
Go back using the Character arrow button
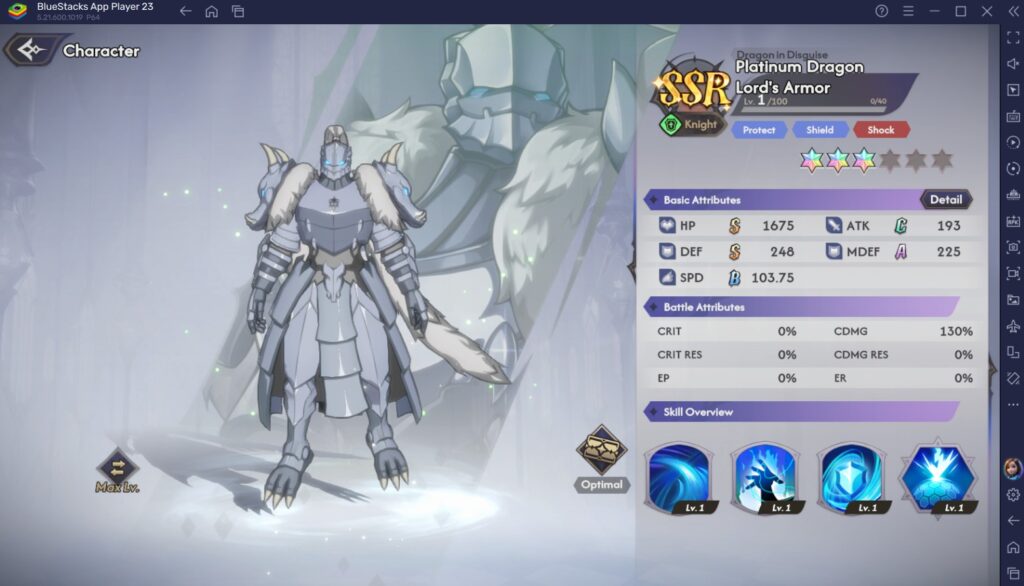[x=34, y=50]
